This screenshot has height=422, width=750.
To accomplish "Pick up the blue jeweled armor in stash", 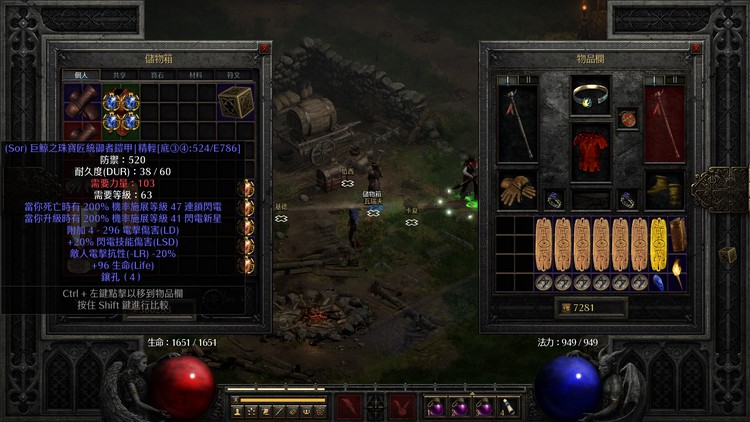I will tap(120, 110).
